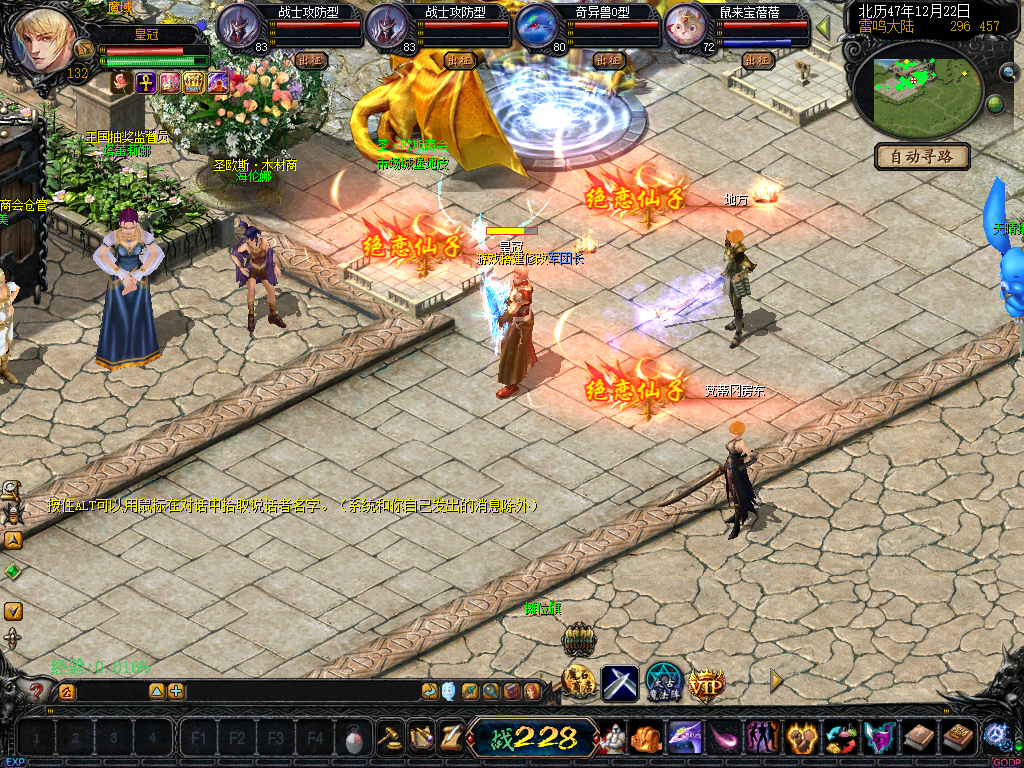Click the 自动寻路 auto-pathfinding button
The height and width of the screenshot is (768, 1024).
[923, 156]
